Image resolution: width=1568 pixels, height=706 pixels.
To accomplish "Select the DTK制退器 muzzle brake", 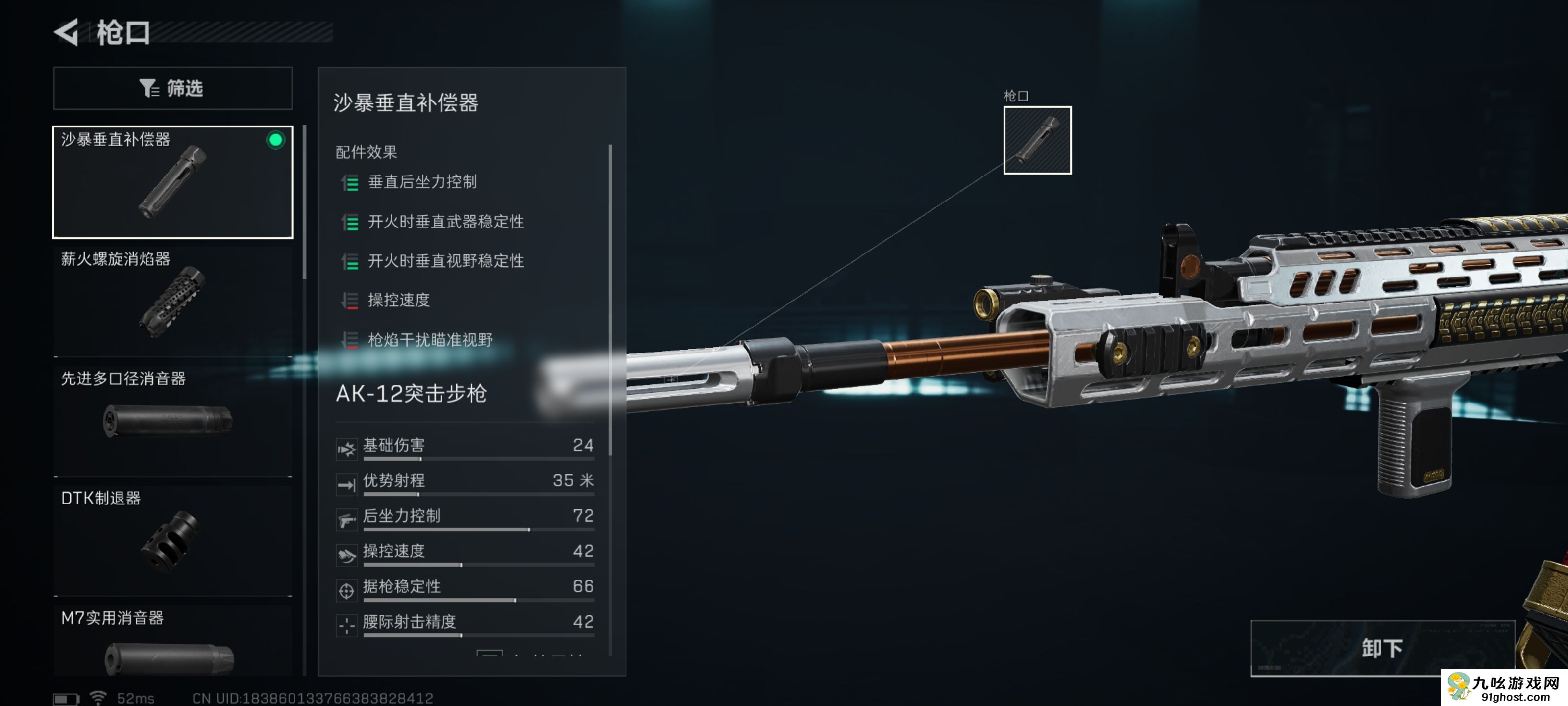I will pos(172,536).
